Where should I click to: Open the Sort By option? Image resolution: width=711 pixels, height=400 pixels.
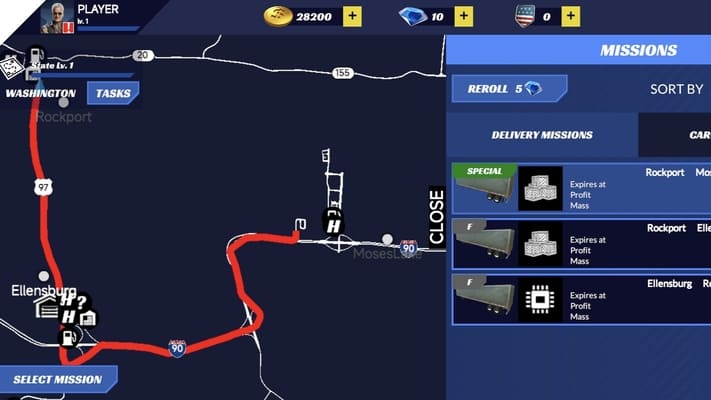[677, 89]
